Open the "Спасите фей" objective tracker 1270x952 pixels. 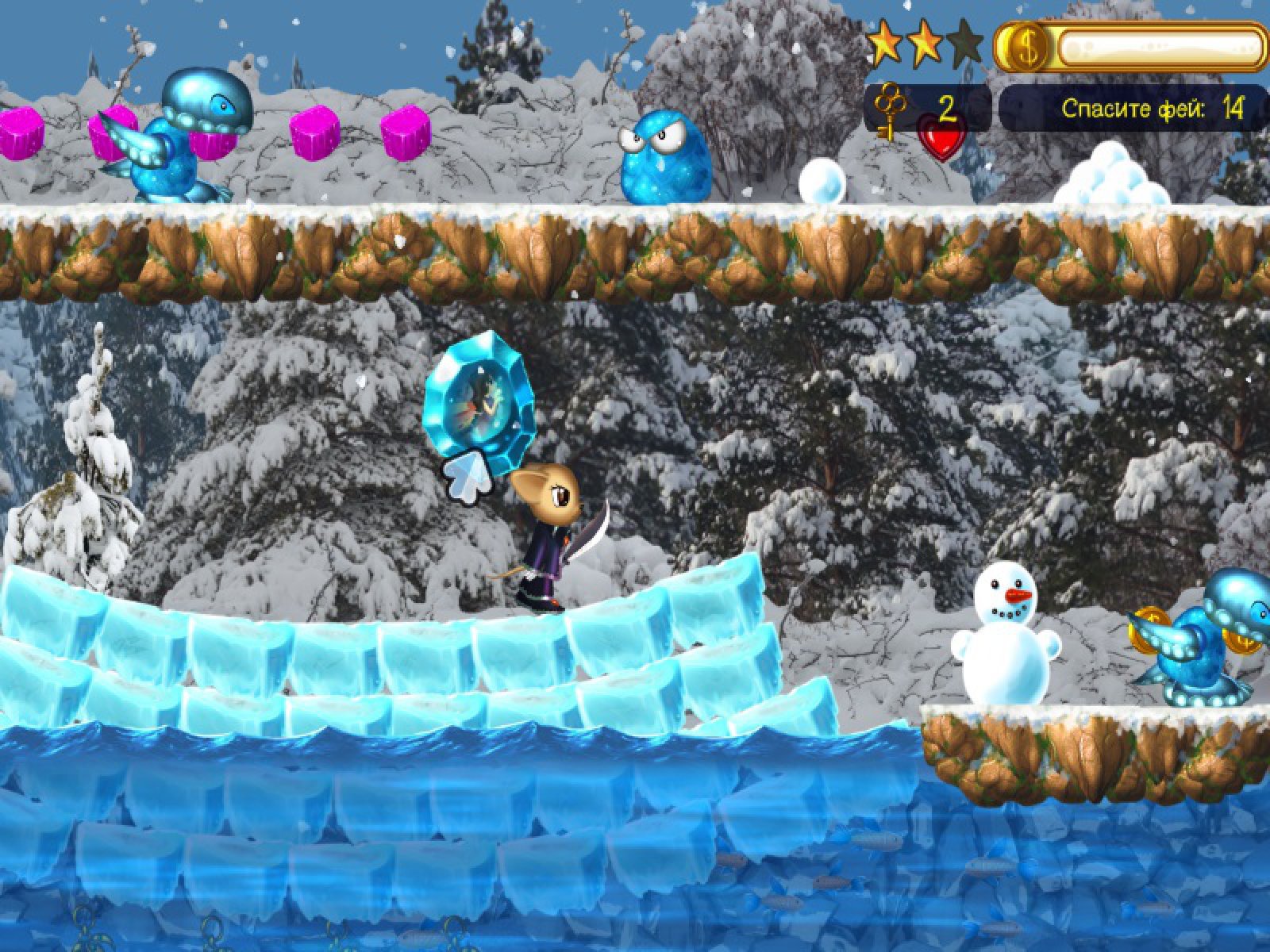pyautogui.click(x=1133, y=109)
